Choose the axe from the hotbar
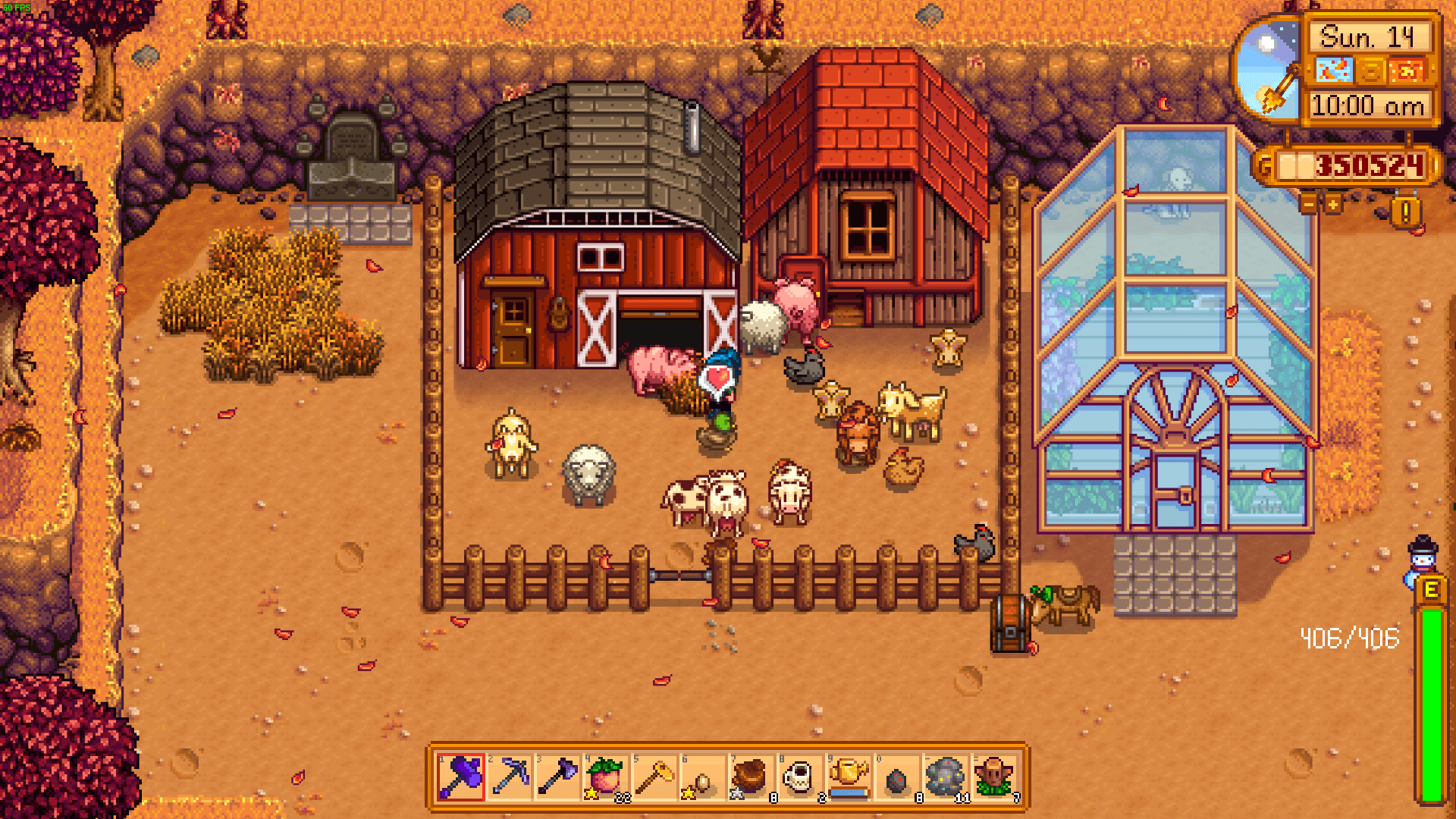 pyautogui.click(x=558, y=777)
